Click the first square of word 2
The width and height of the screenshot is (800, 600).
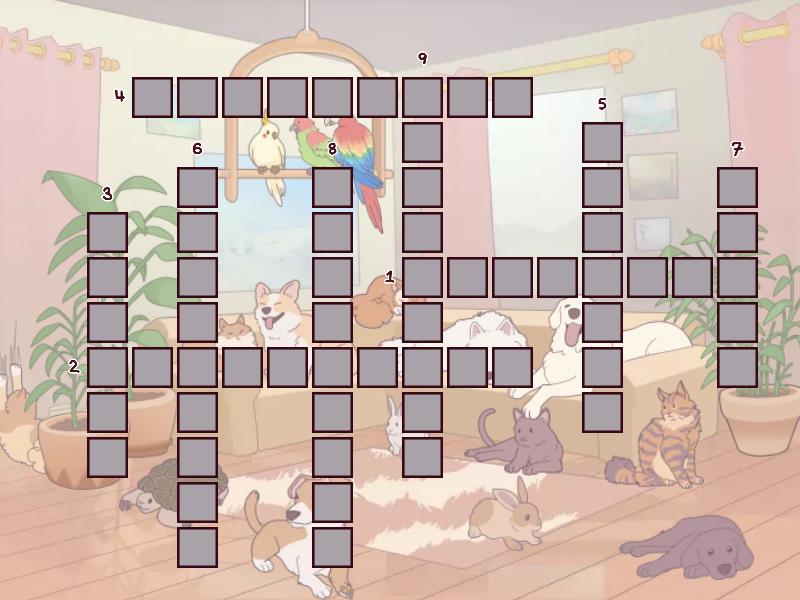coord(107,367)
